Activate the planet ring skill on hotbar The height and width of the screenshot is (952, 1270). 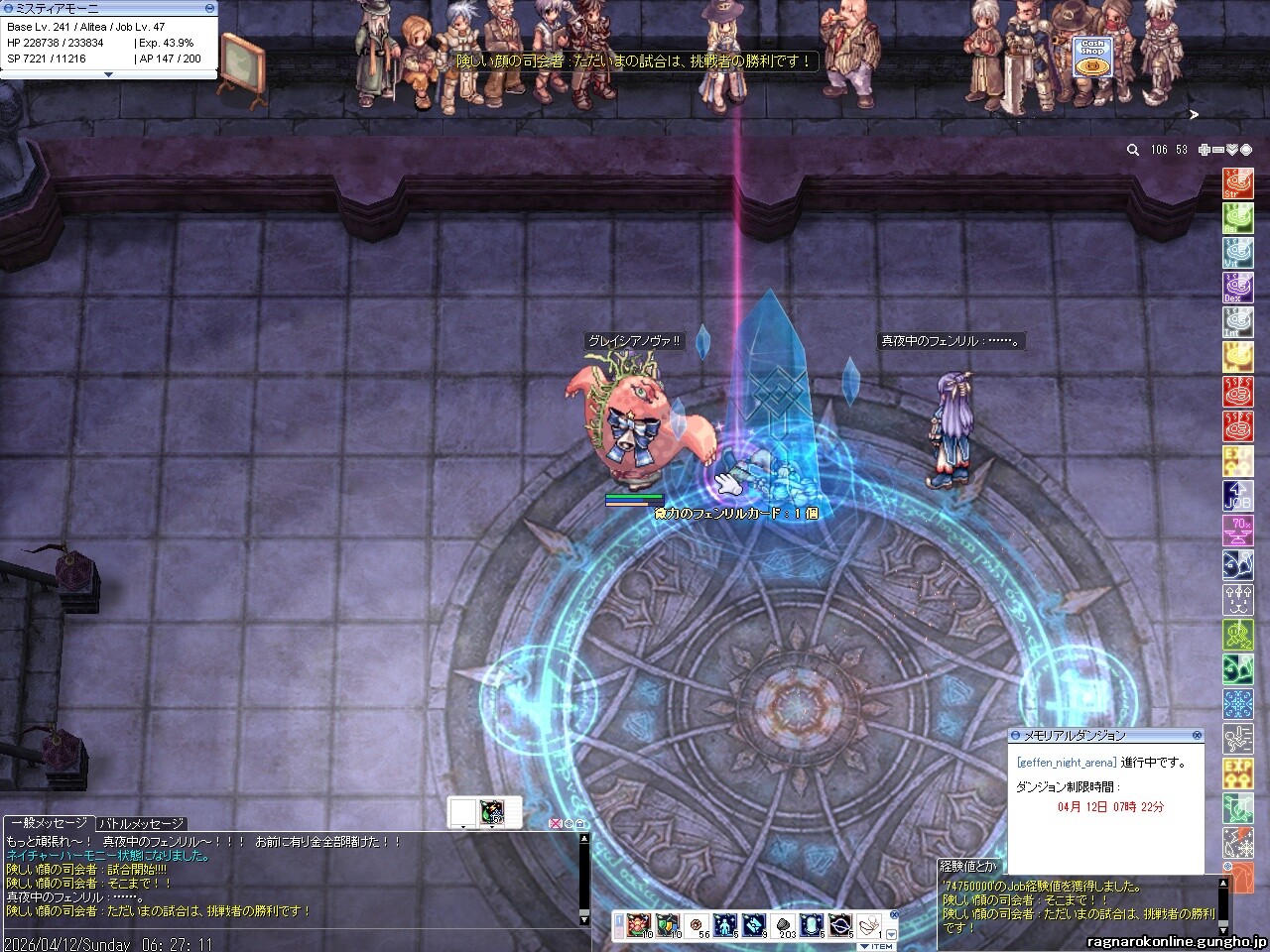click(x=840, y=925)
